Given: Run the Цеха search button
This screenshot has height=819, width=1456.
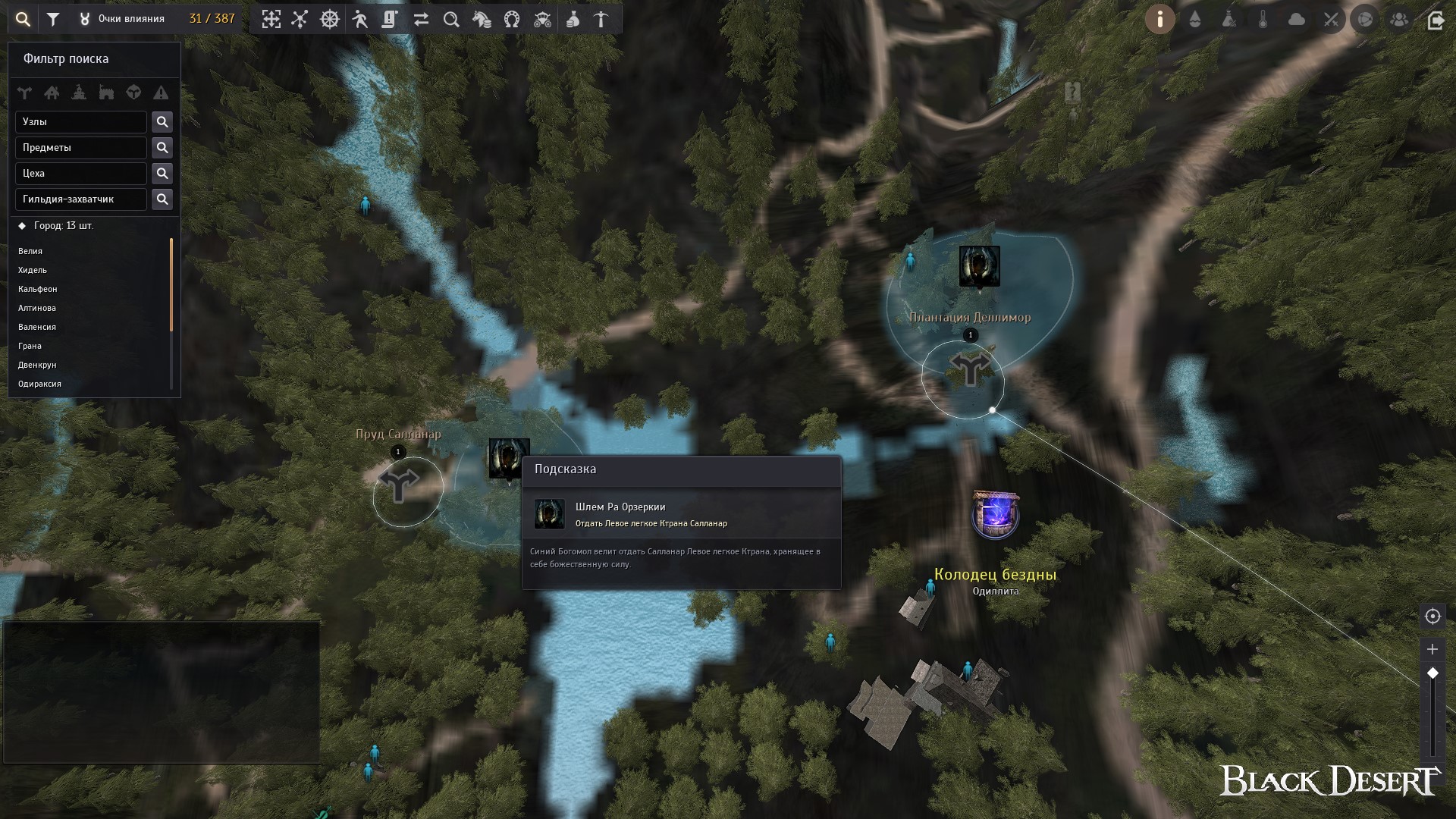Looking at the screenshot, I should click(162, 174).
